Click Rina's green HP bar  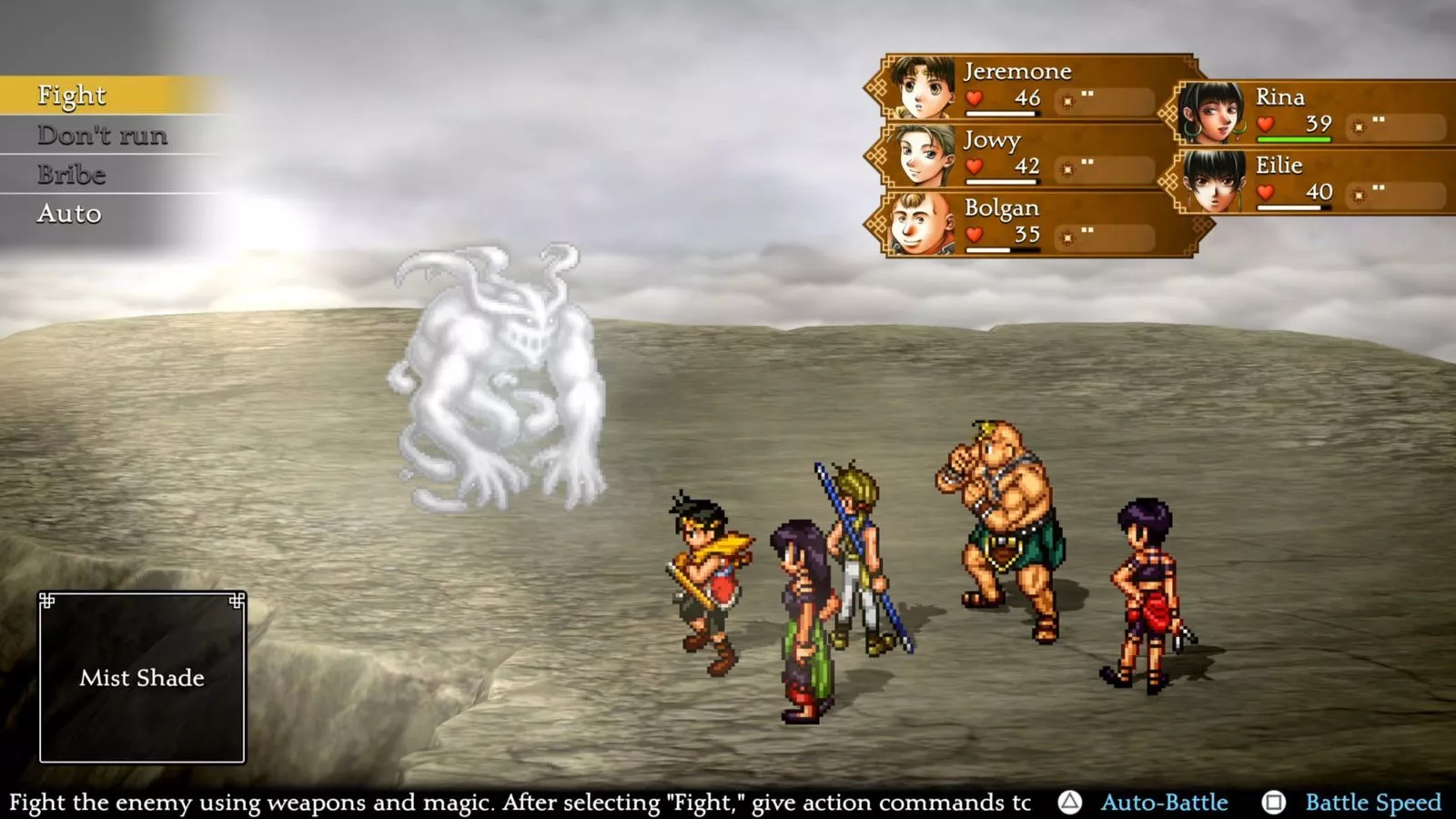[x=1292, y=141]
